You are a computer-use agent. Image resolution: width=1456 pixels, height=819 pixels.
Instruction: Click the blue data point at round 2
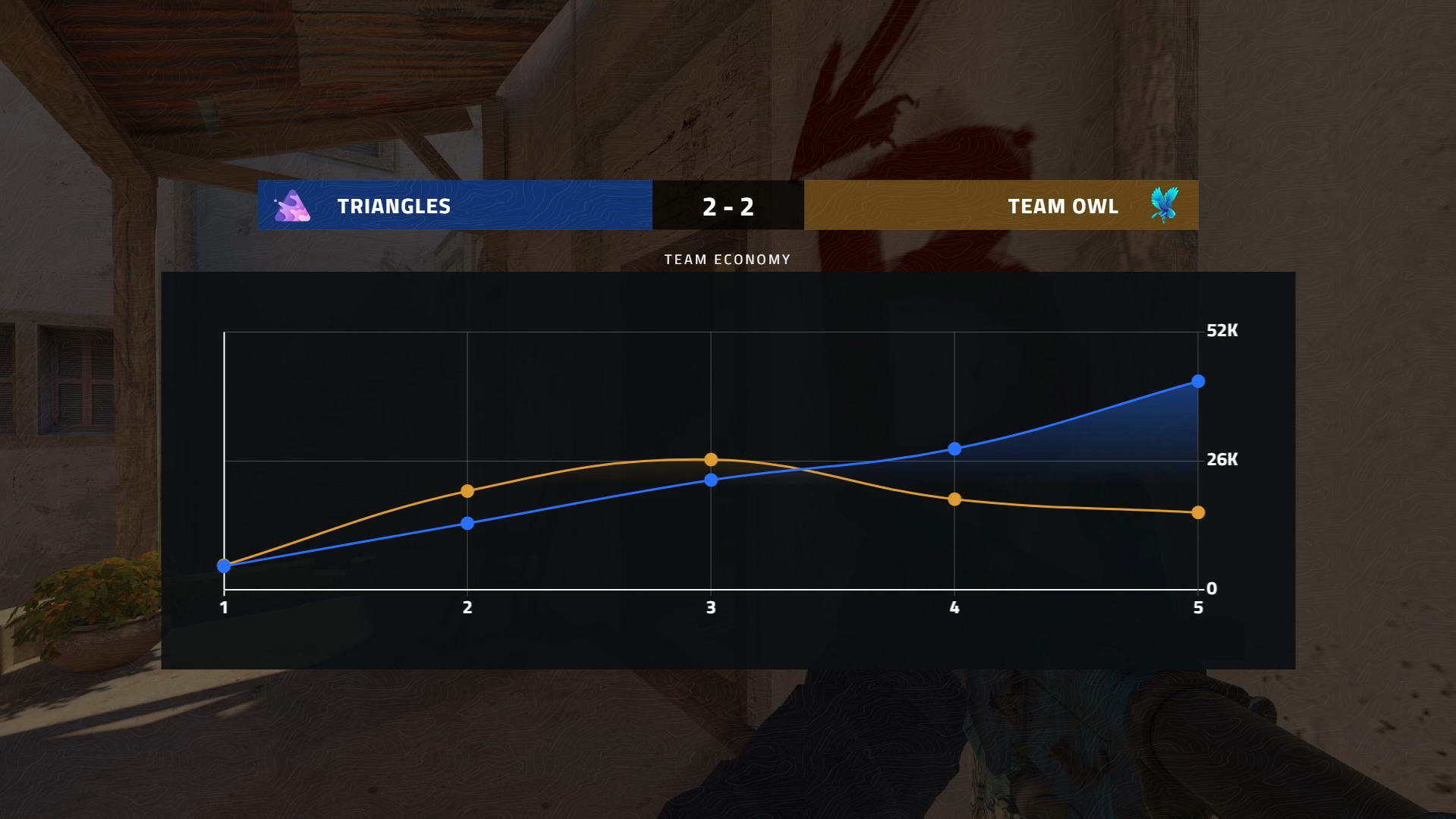(467, 521)
